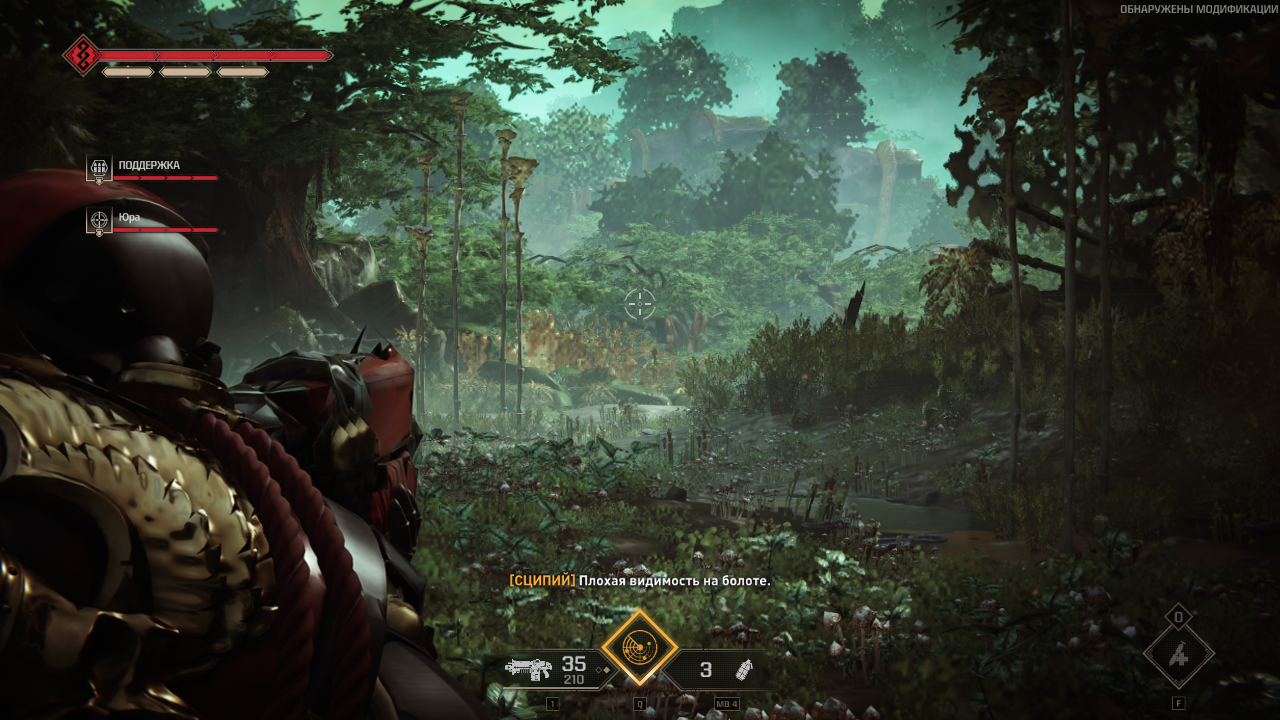The height and width of the screenshot is (720, 1280).
Task: Click the Q keybind label under the radar
Action: click(640, 703)
